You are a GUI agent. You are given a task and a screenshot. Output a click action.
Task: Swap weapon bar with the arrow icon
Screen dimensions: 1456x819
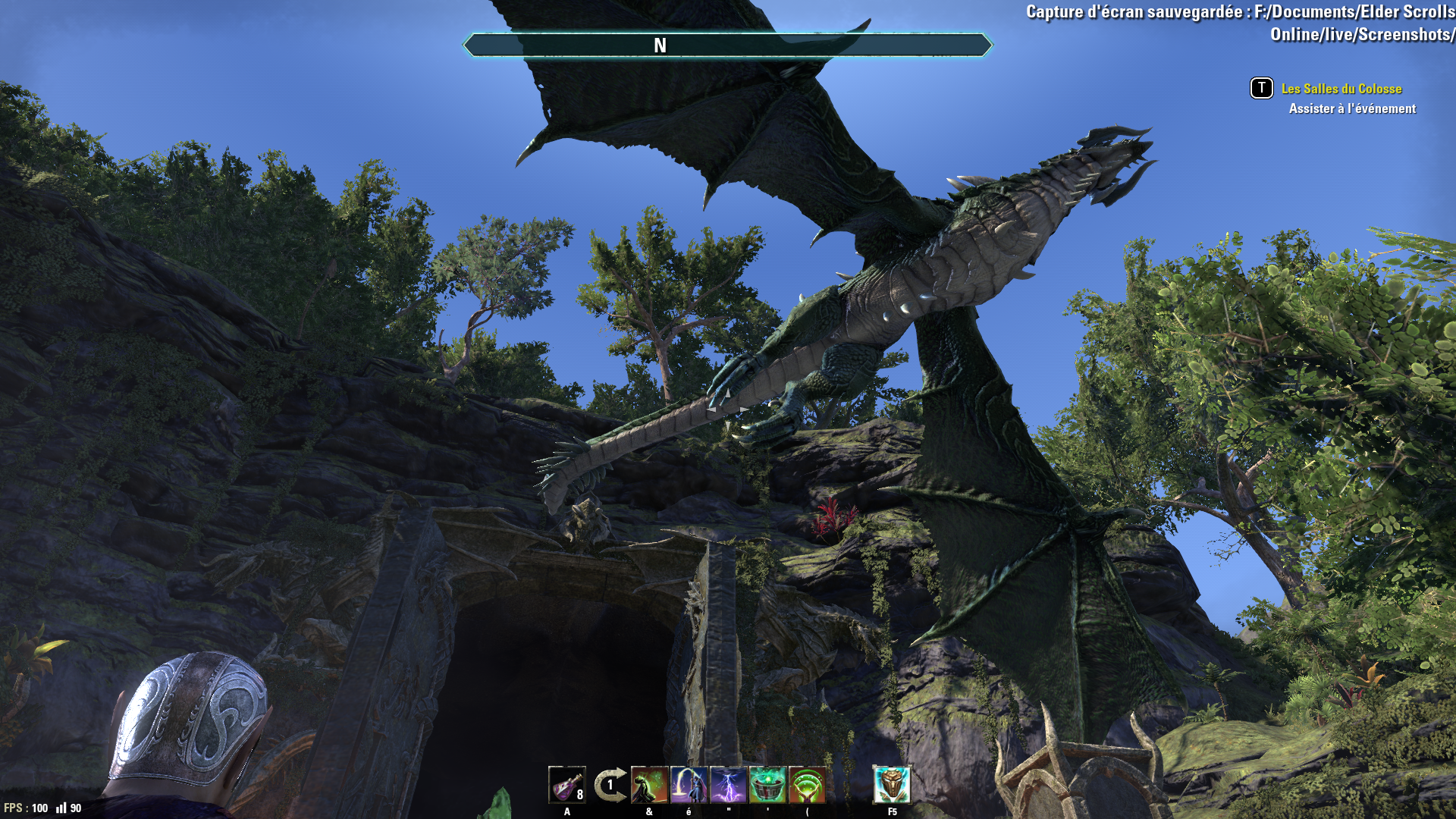point(610,785)
